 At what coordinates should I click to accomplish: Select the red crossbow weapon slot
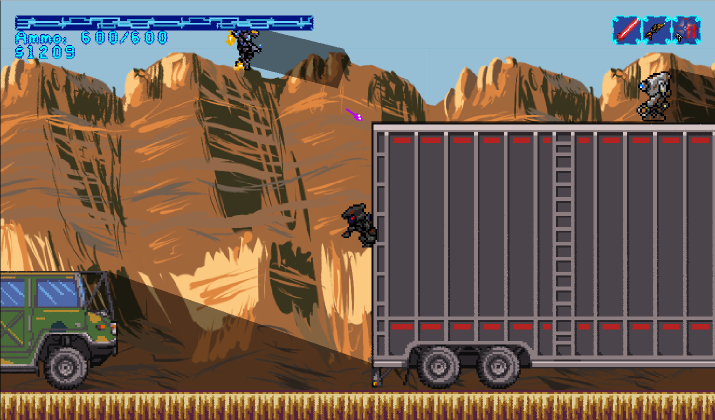(686, 30)
